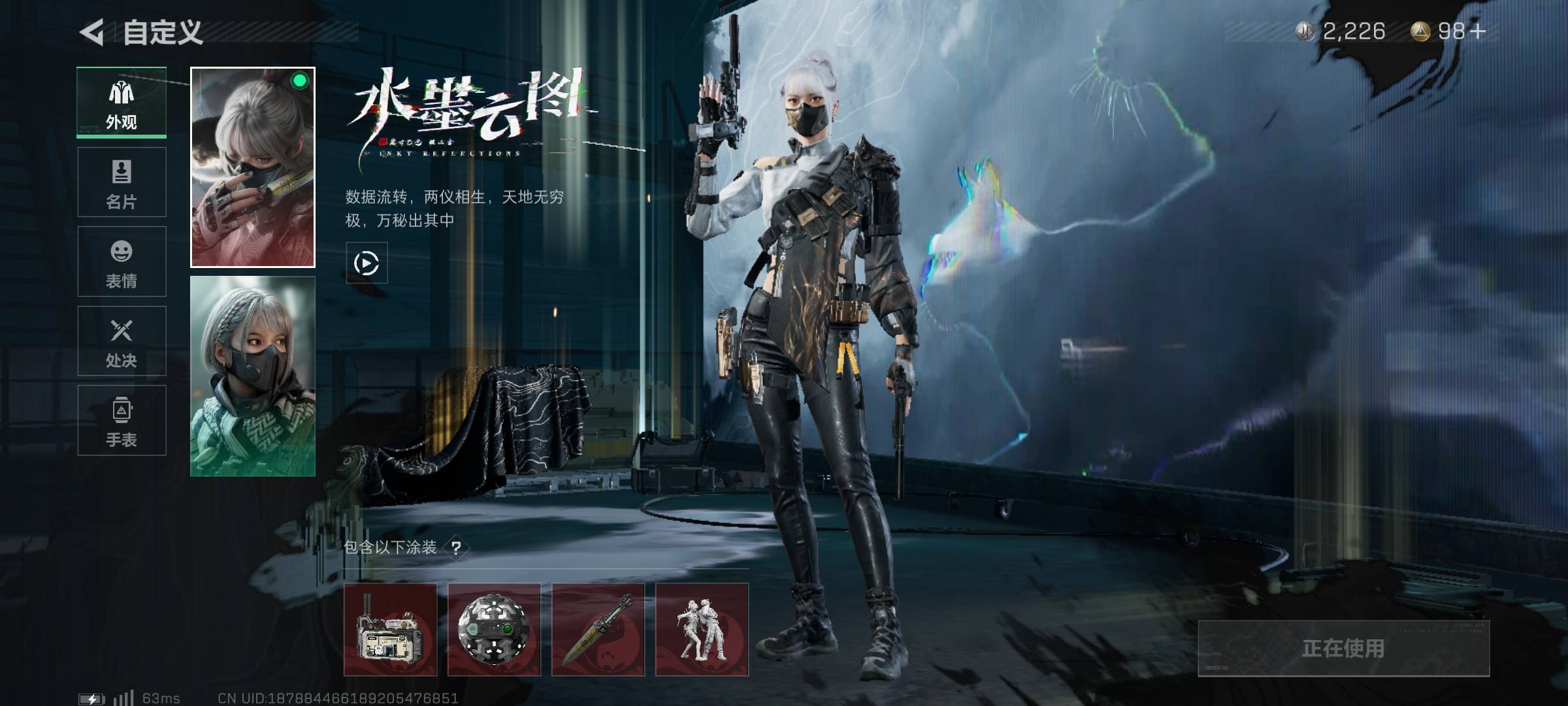Viewport: 1568px width, 706px height.
Task: Open the 名片 namecard tab
Action: click(x=122, y=182)
